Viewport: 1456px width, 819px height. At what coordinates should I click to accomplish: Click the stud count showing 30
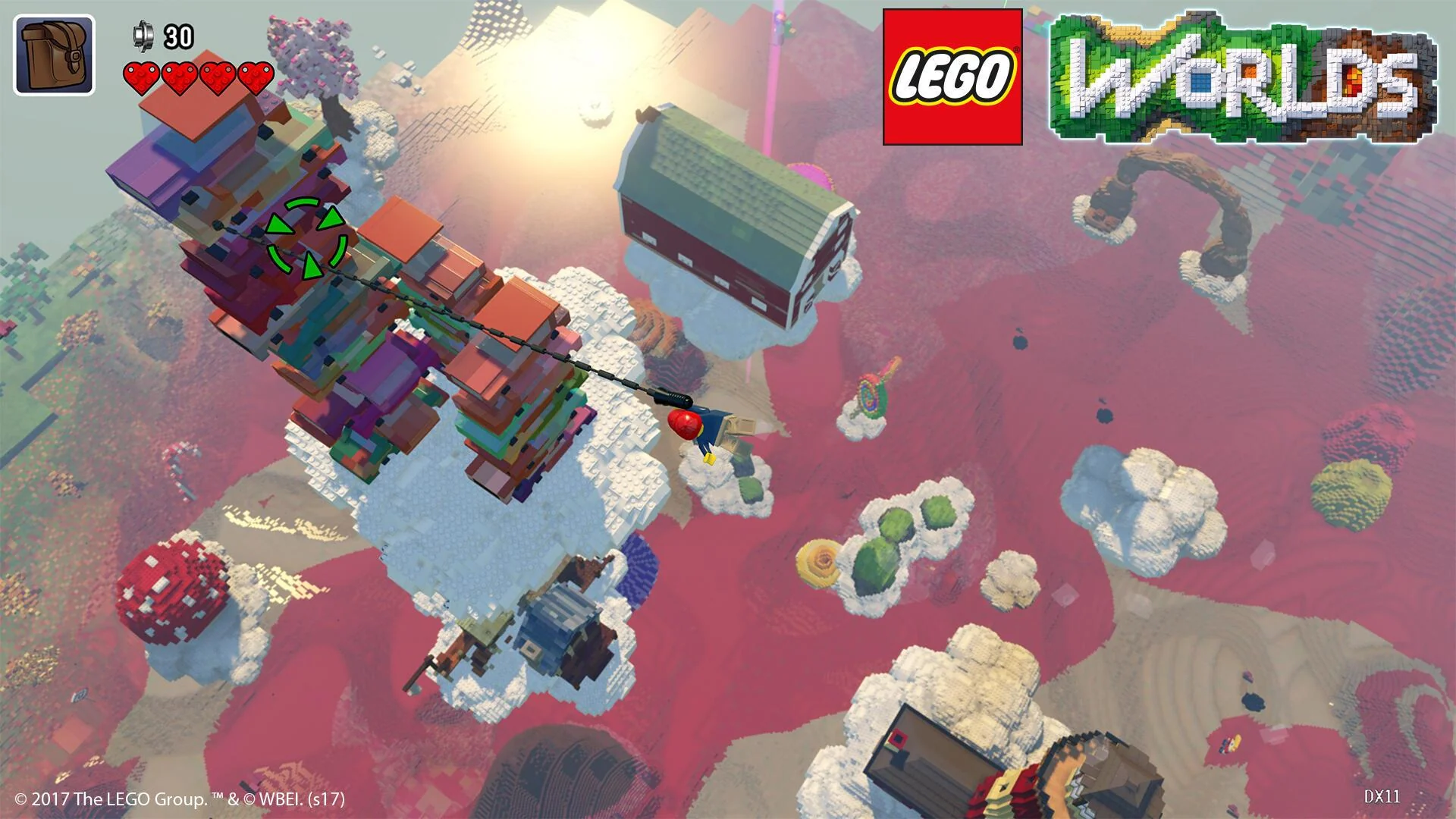174,36
